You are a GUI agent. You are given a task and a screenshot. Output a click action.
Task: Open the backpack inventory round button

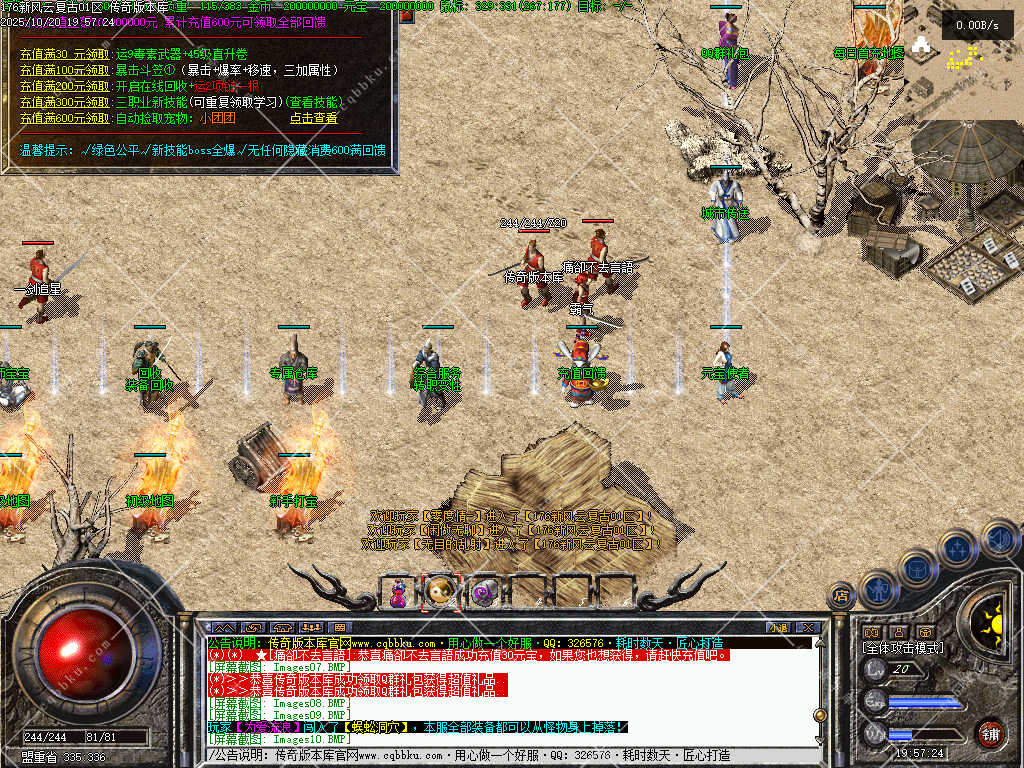(916, 568)
